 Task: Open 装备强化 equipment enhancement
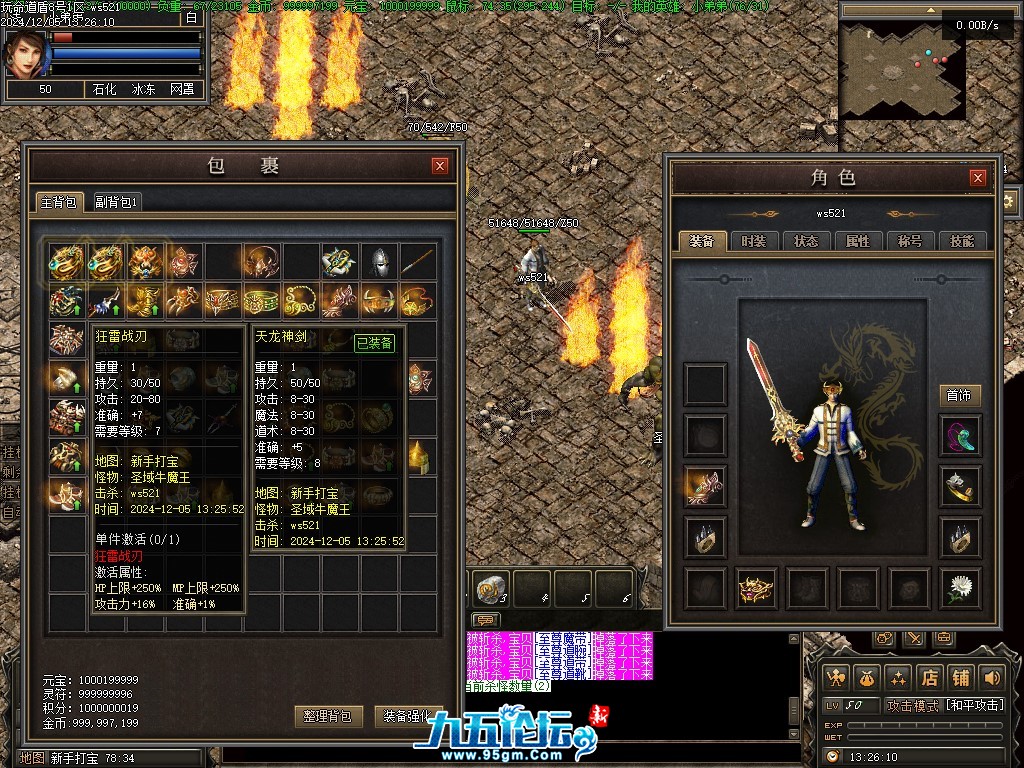click(408, 716)
